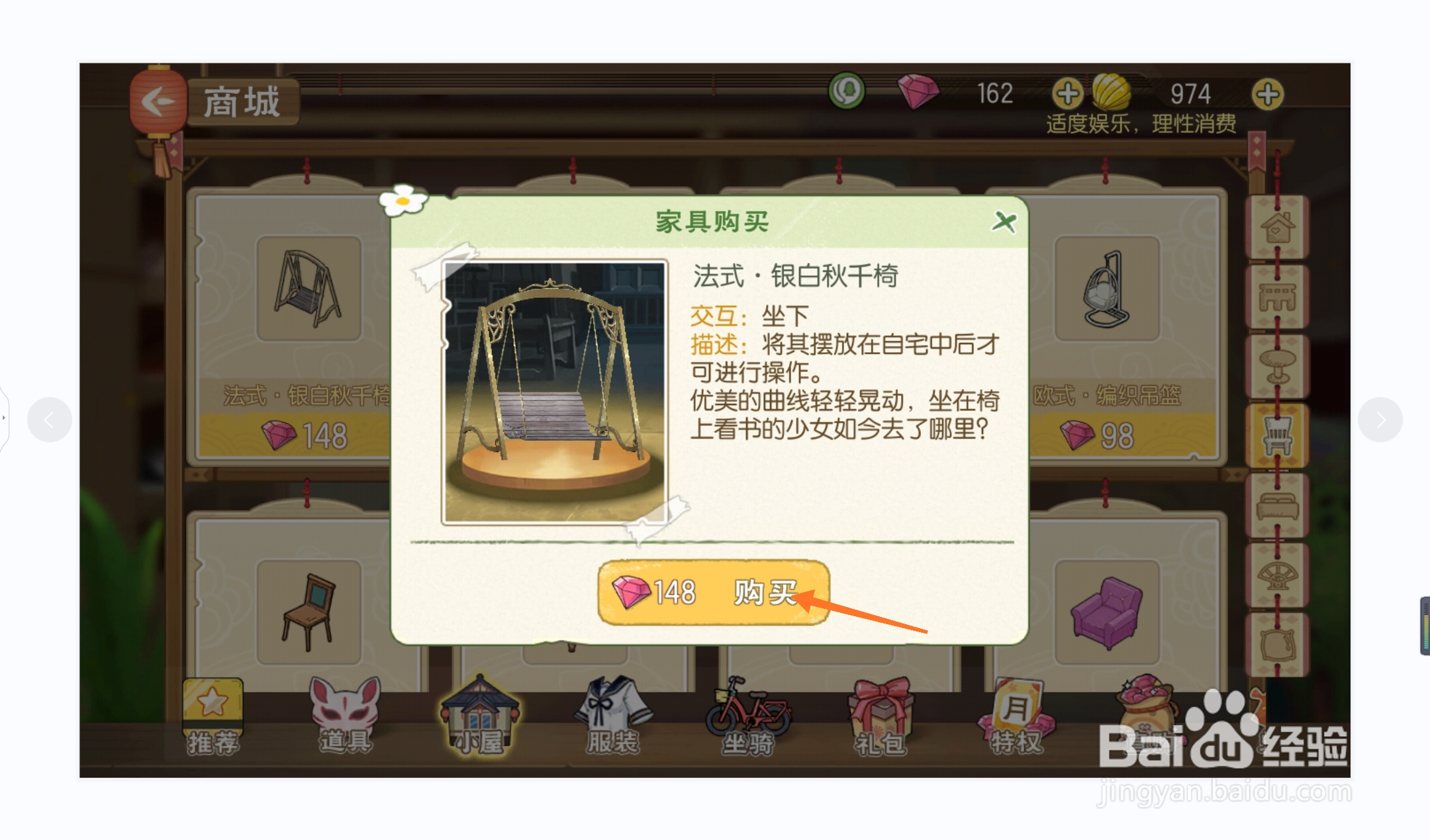Screen dimensions: 1430x840
Task: Open the green announcement icon at top
Action: [x=845, y=89]
